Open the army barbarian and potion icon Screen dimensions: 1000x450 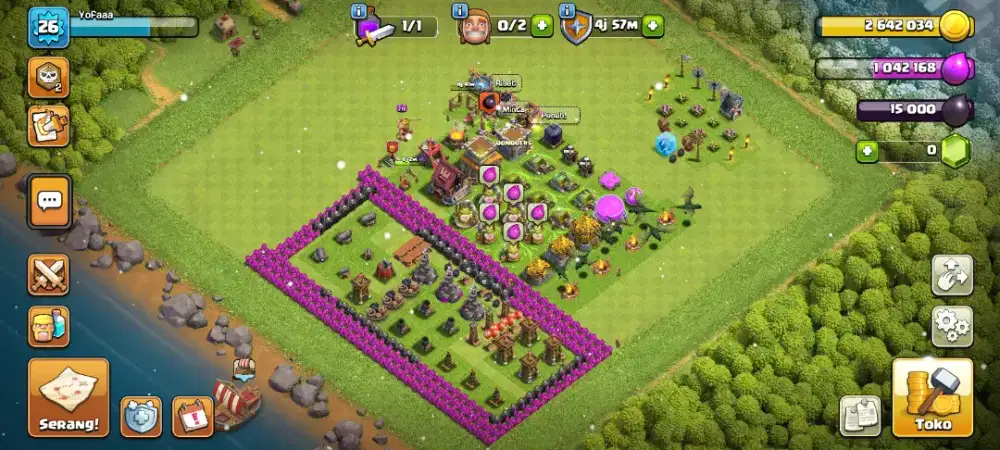[x=49, y=325]
